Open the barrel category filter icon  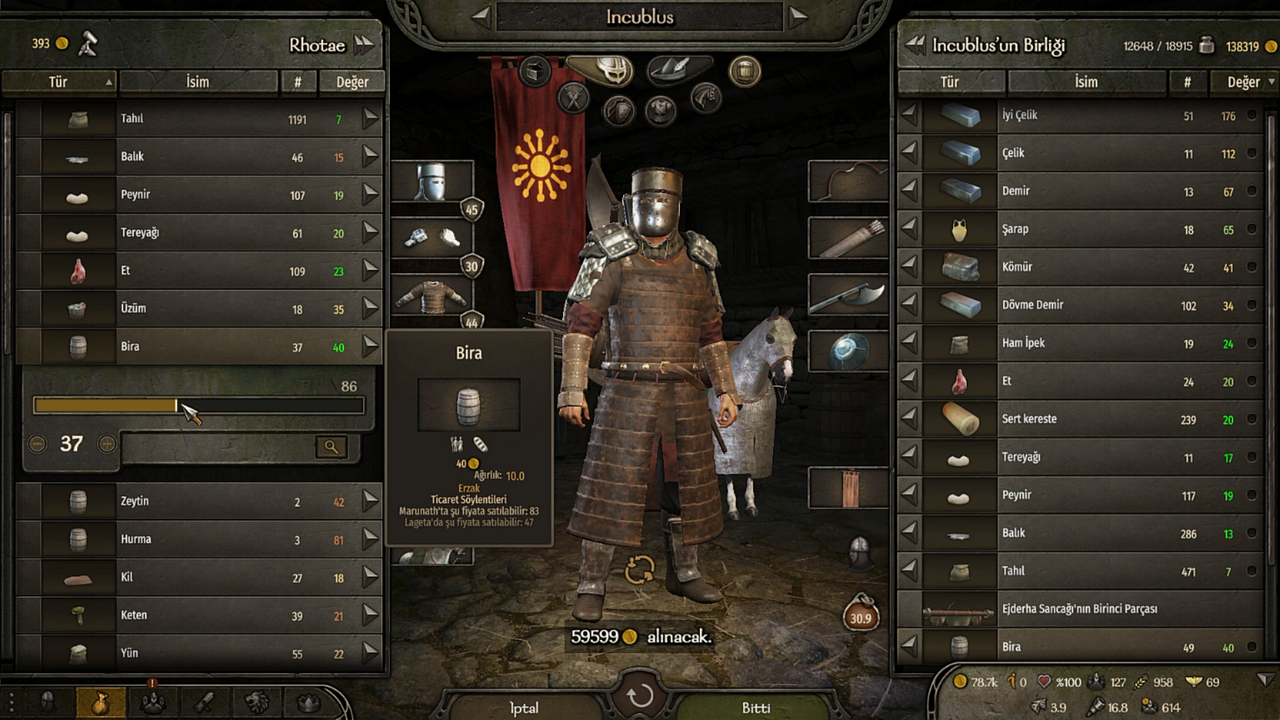click(x=744, y=70)
